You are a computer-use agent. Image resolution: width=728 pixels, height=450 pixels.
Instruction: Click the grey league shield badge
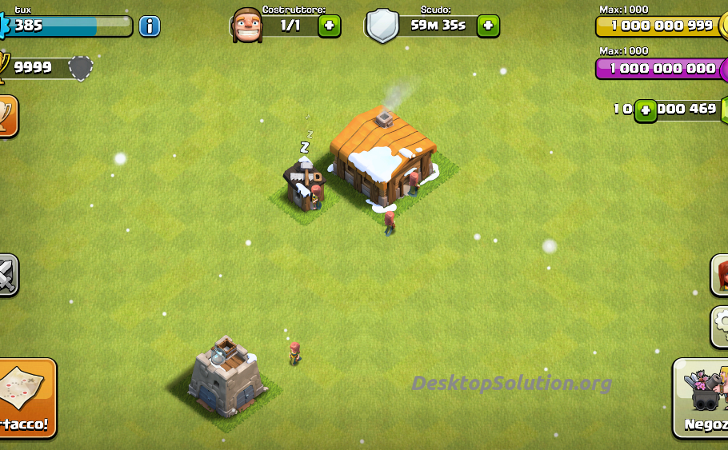pos(80,68)
